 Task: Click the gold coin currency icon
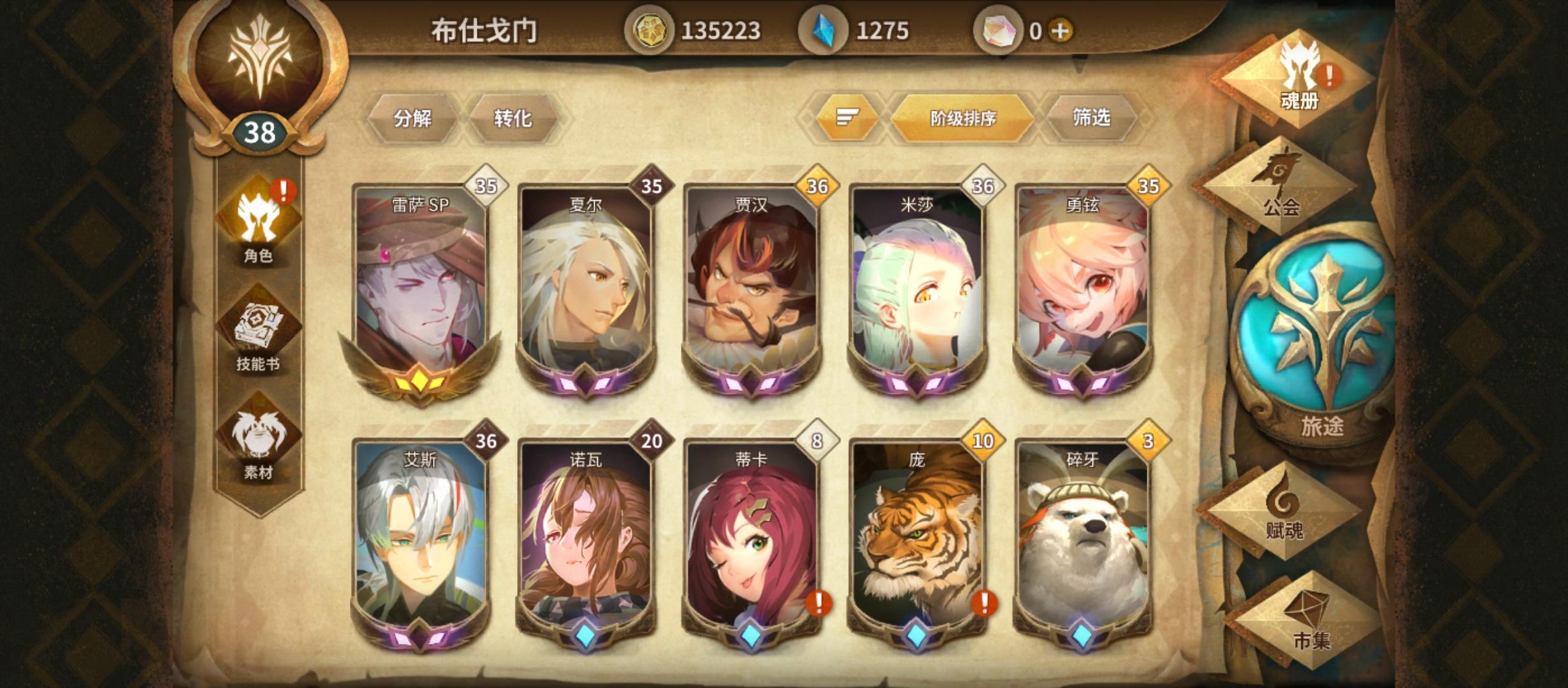(x=651, y=27)
